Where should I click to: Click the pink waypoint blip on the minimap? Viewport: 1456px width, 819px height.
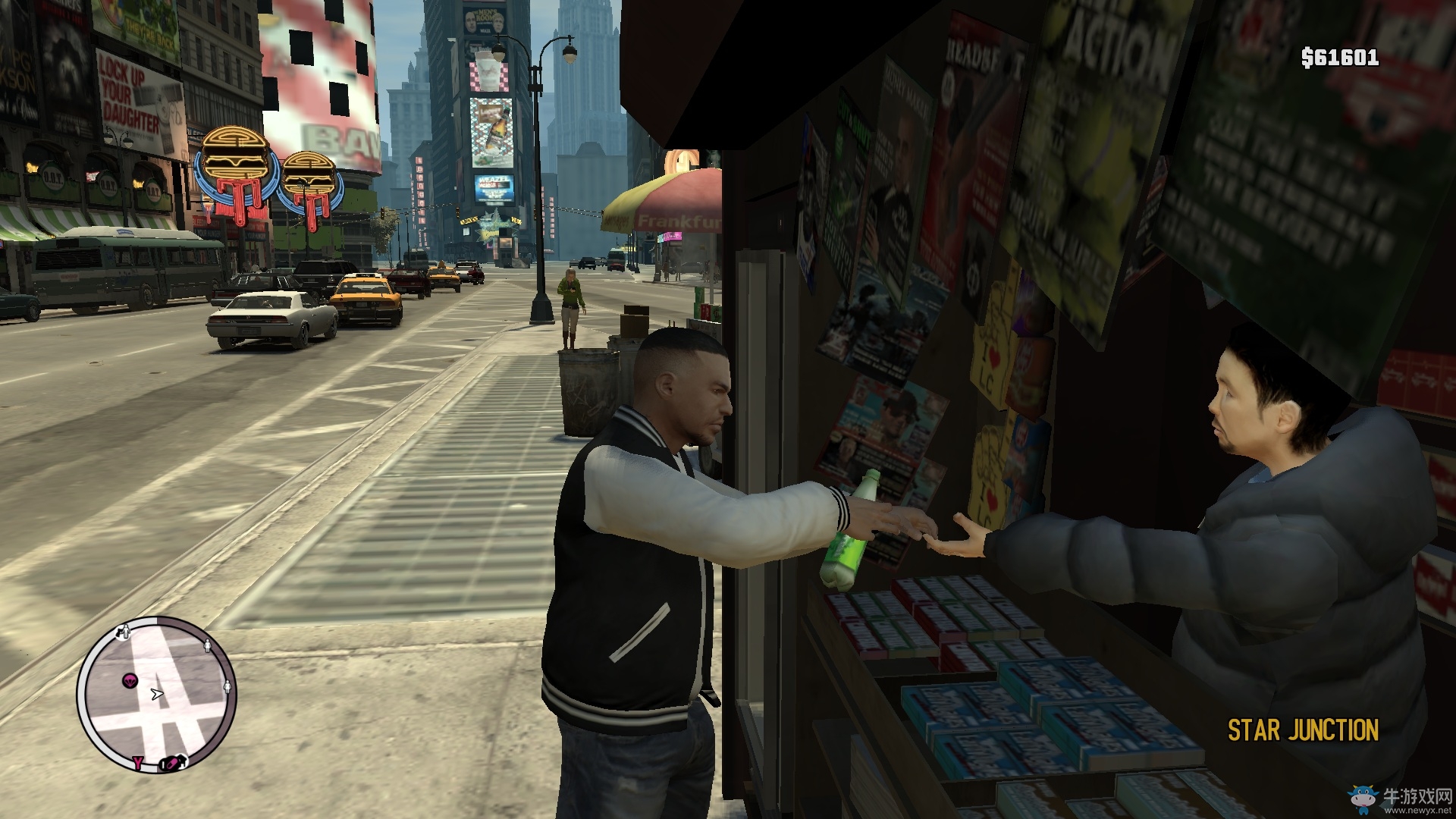click(130, 679)
